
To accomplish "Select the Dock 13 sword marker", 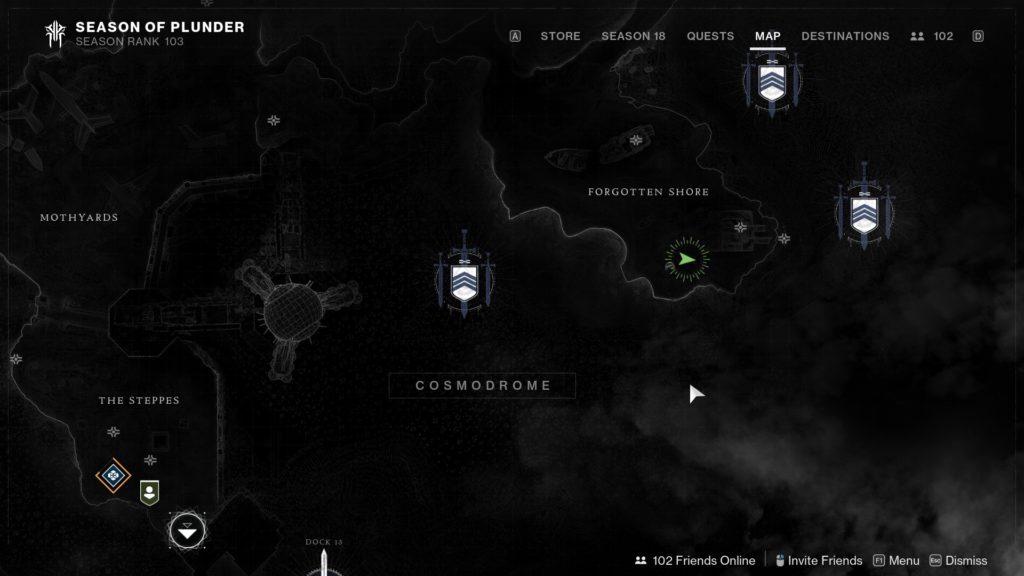I will tap(324, 564).
